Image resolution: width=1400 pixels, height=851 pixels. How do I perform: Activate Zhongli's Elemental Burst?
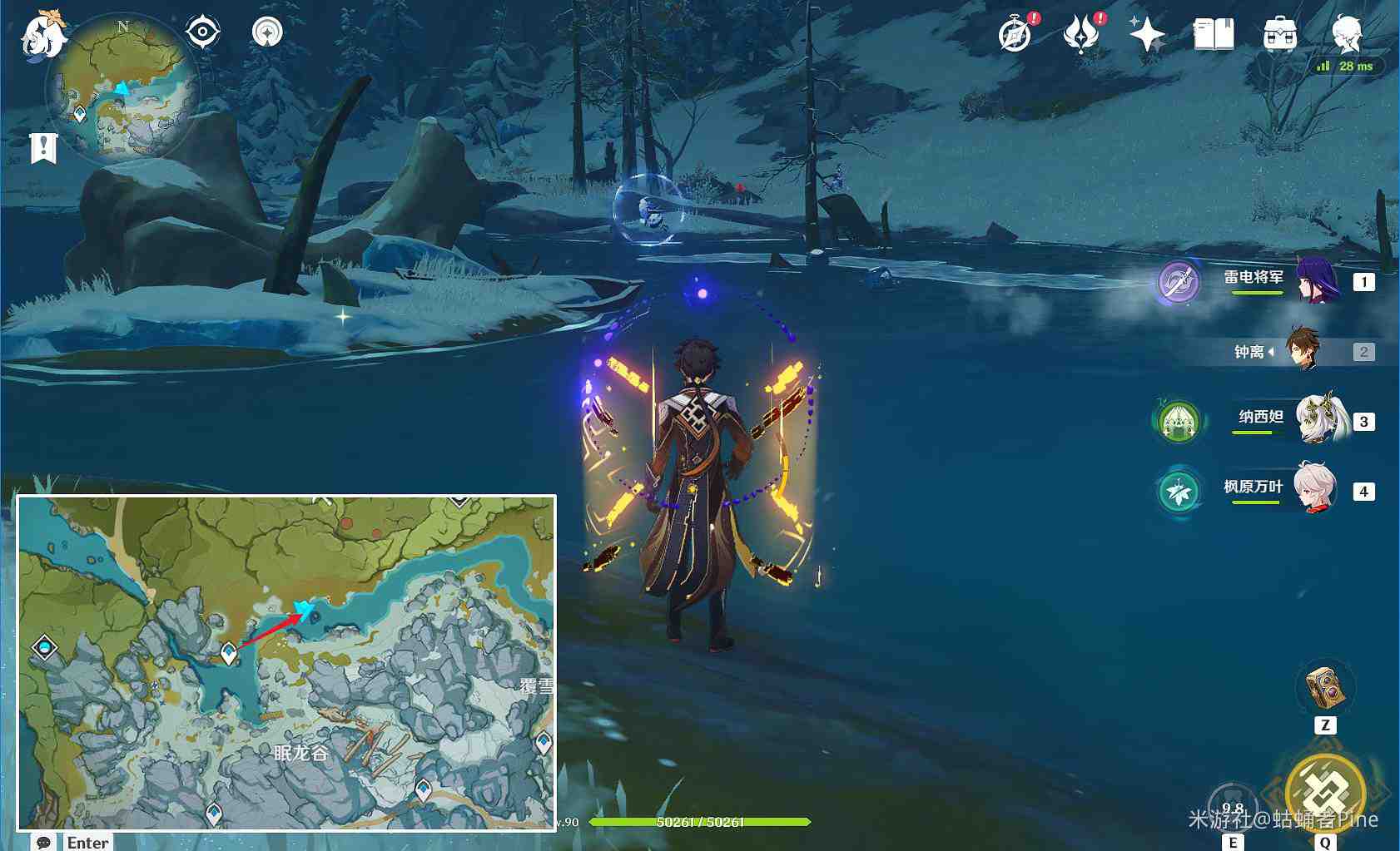click(x=1325, y=792)
